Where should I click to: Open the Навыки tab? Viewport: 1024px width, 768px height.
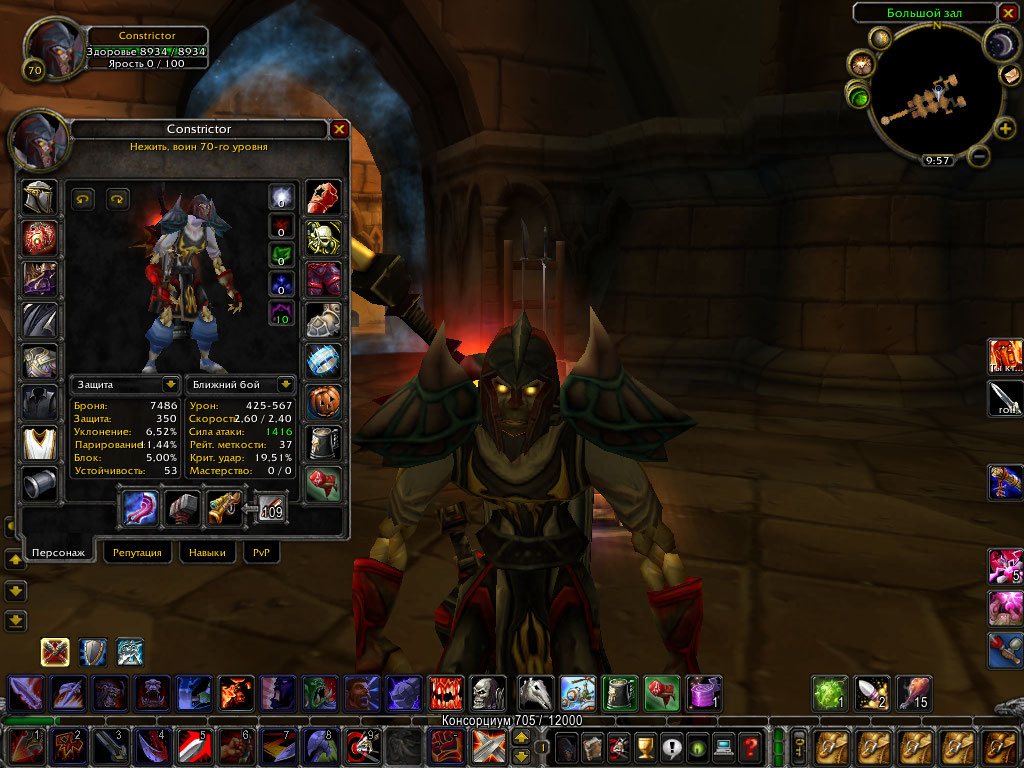[x=207, y=552]
